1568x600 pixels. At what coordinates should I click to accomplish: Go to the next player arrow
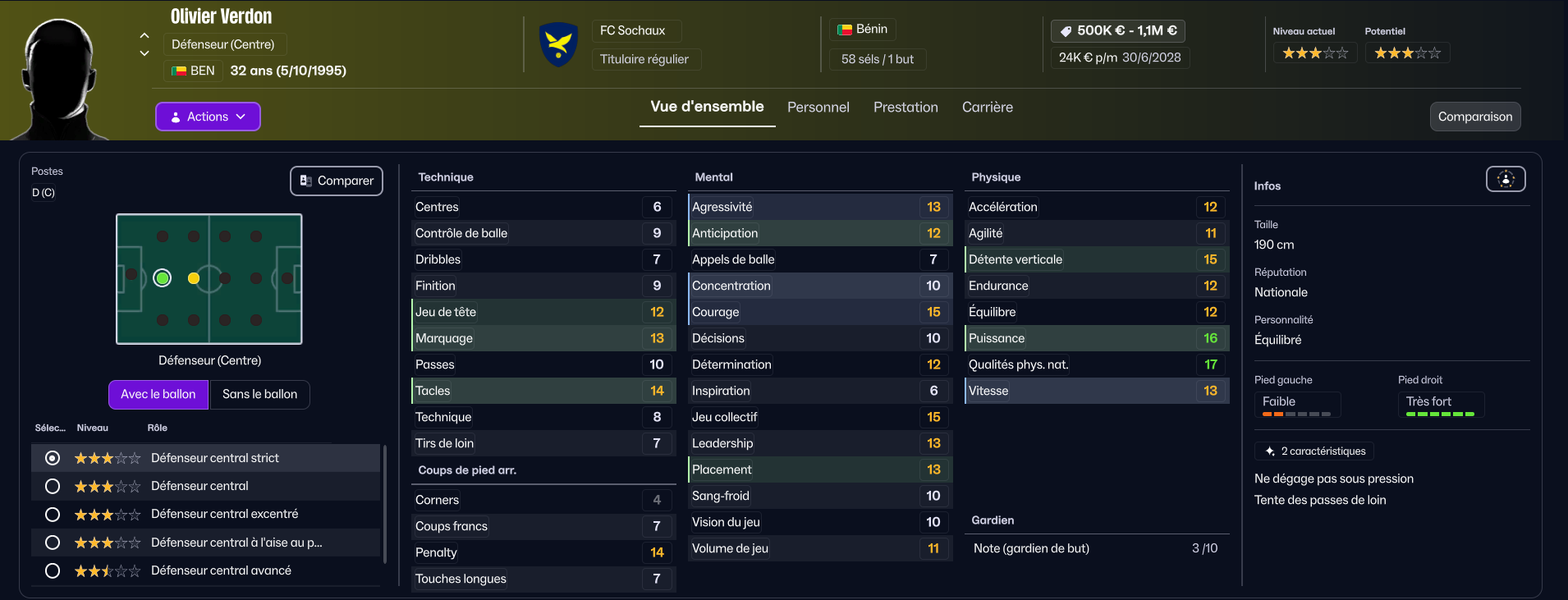144,53
